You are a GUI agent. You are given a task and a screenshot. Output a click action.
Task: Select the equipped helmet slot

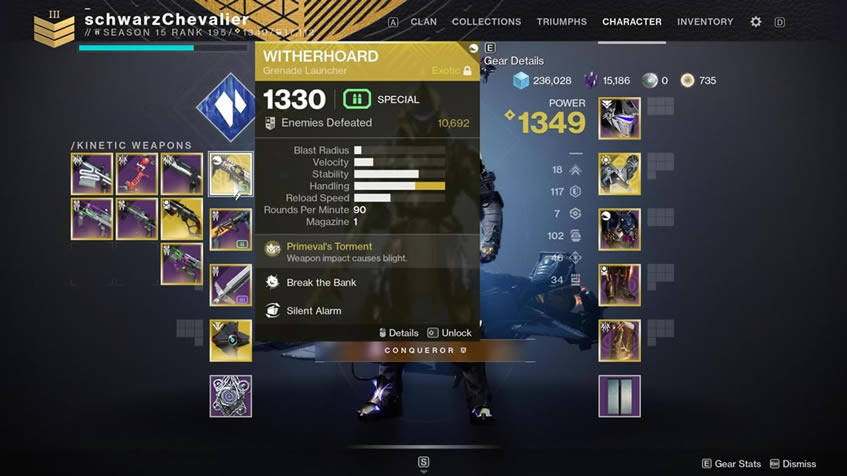[619, 119]
